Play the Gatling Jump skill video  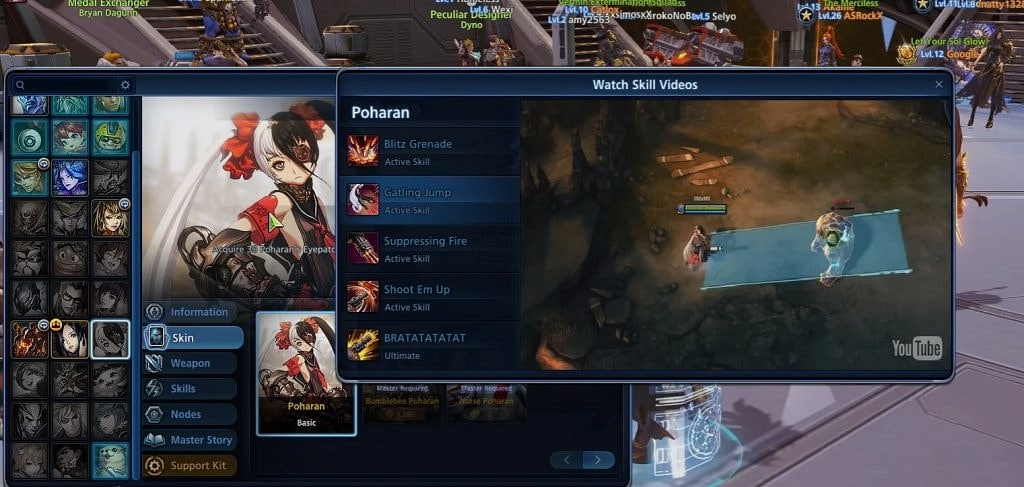pyautogui.click(x=431, y=199)
